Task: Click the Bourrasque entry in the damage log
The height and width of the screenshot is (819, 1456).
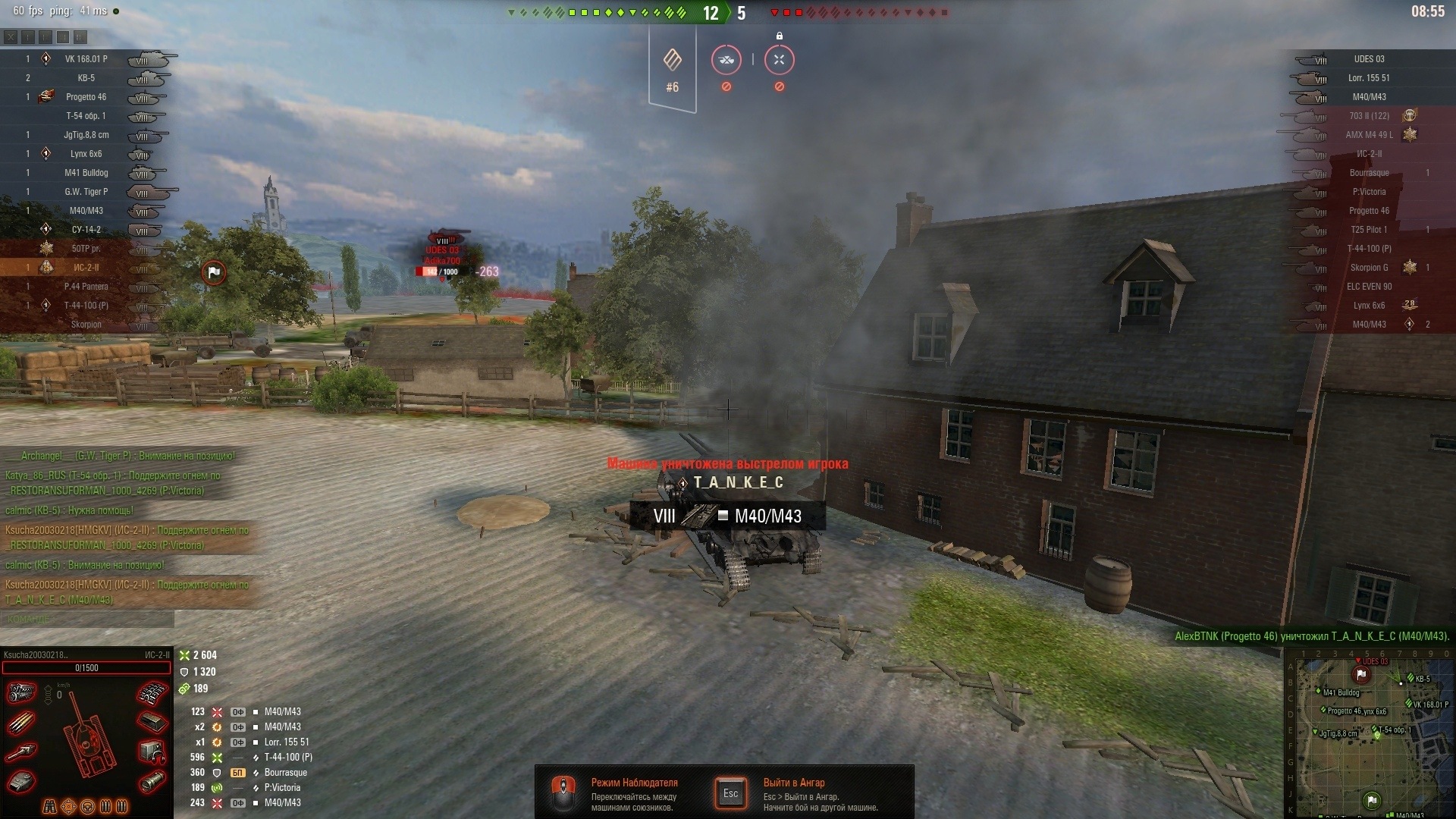Action: (285, 773)
